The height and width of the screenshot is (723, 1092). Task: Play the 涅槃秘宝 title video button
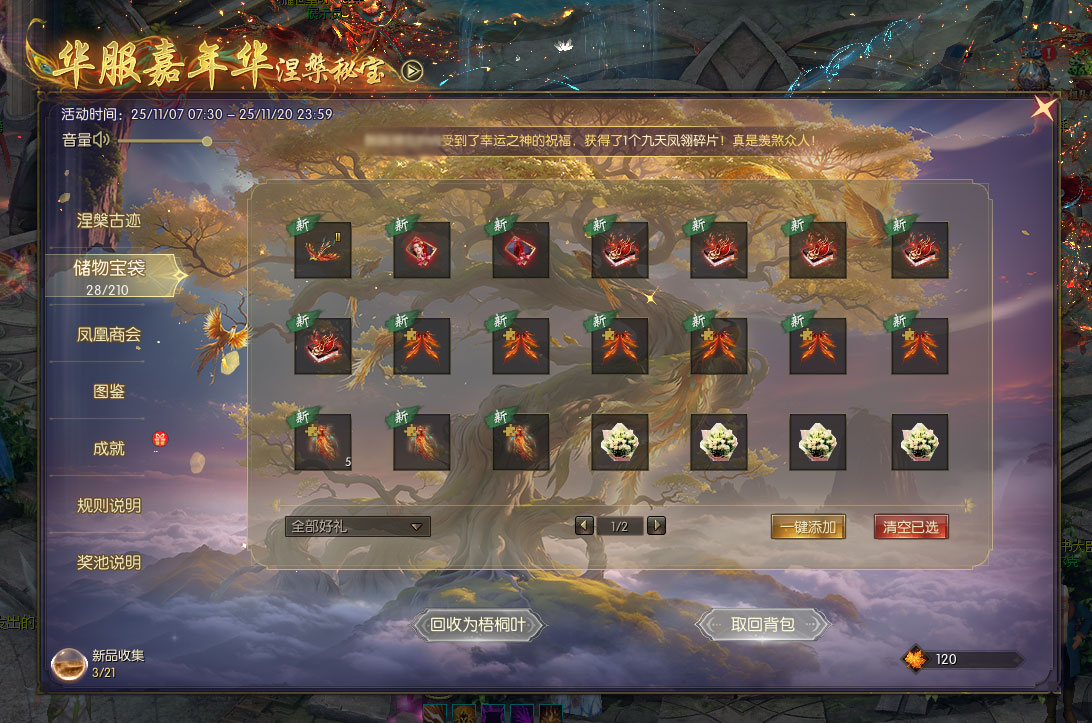coord(412,70)
